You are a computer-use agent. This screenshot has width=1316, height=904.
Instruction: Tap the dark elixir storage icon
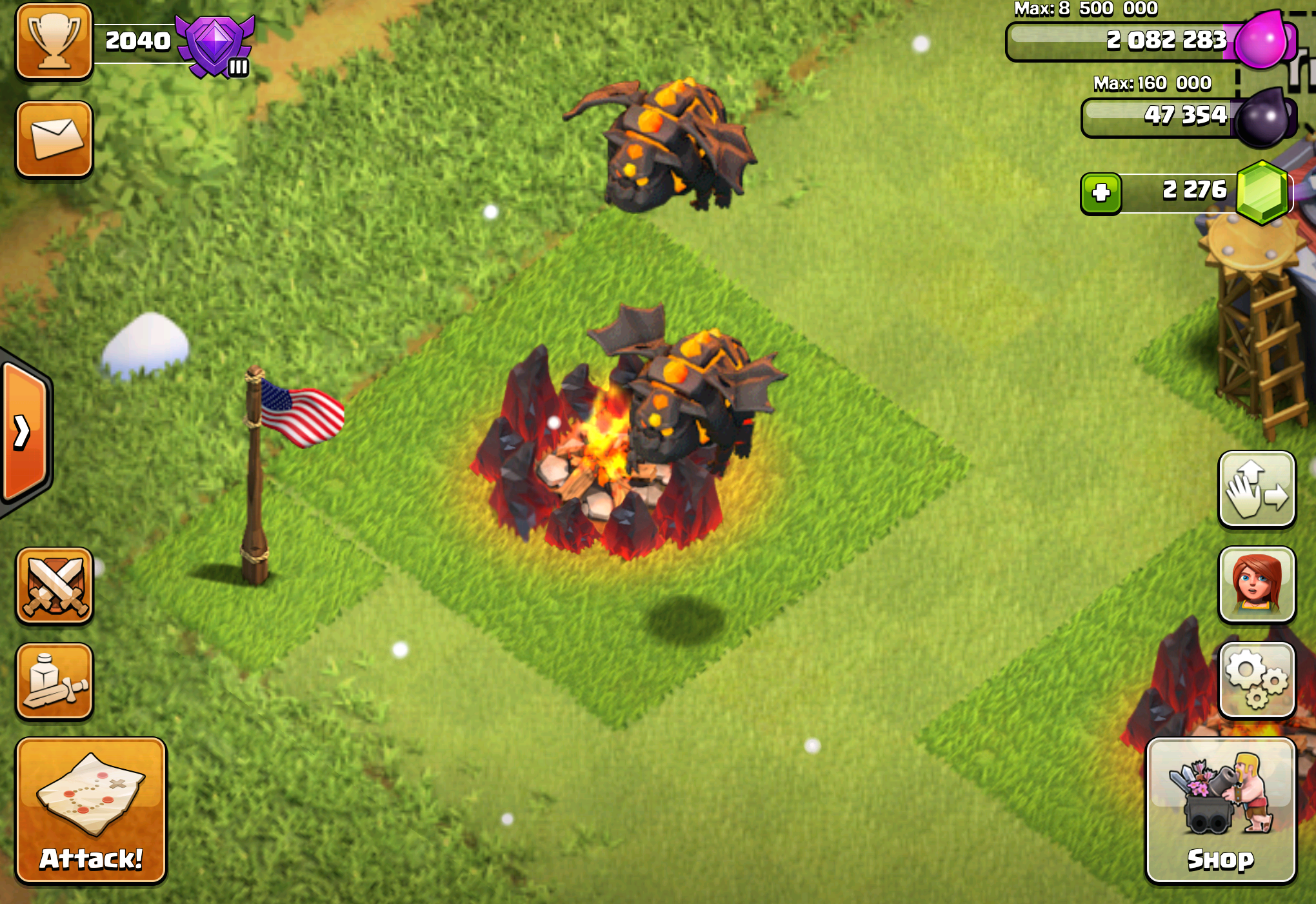[x=1262, y=116]
